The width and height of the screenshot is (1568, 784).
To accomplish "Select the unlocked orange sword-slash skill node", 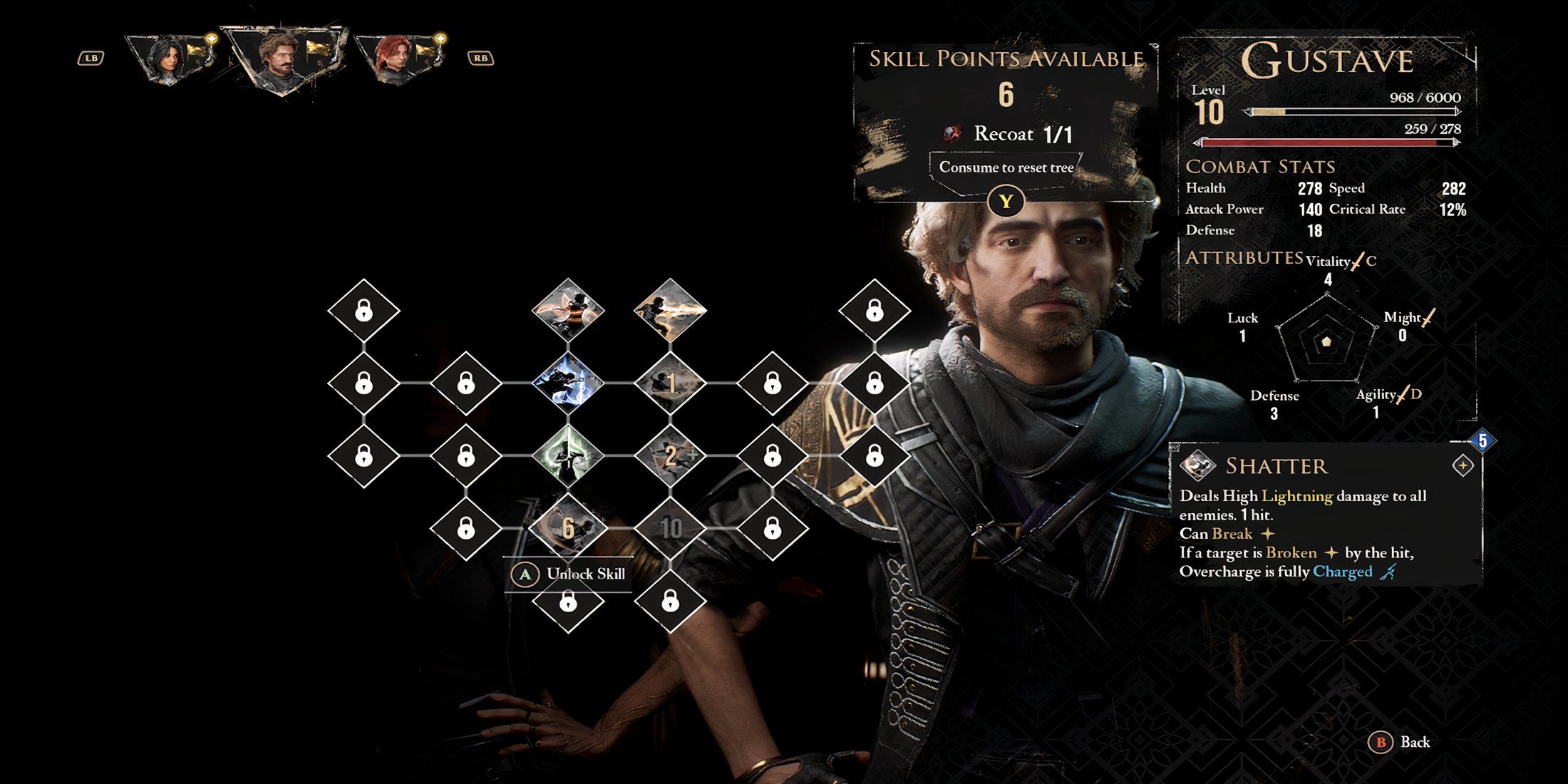I will pyautogui.click(x=568, y=310).
